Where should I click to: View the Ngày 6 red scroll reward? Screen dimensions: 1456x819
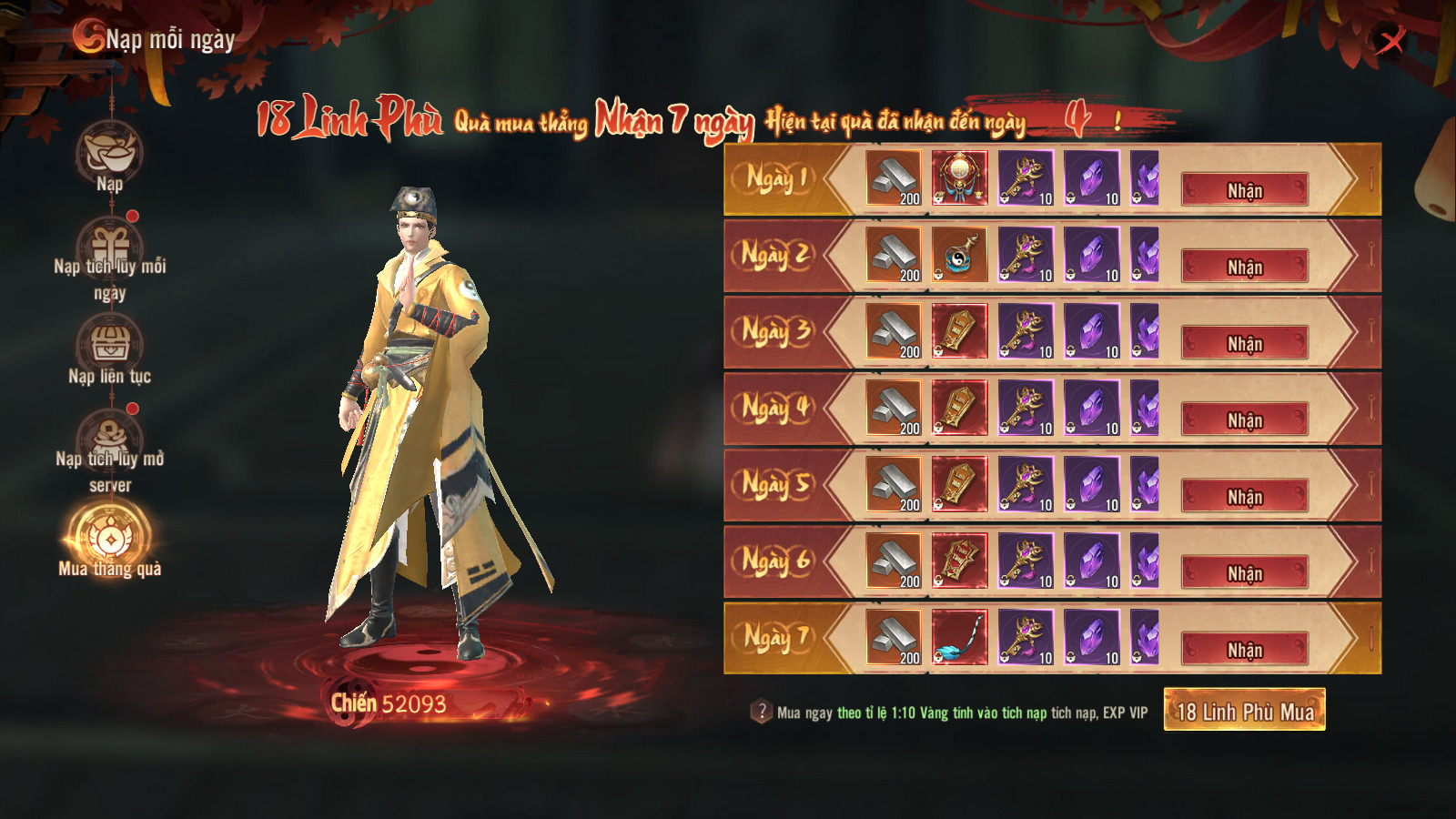coord(959,560)
